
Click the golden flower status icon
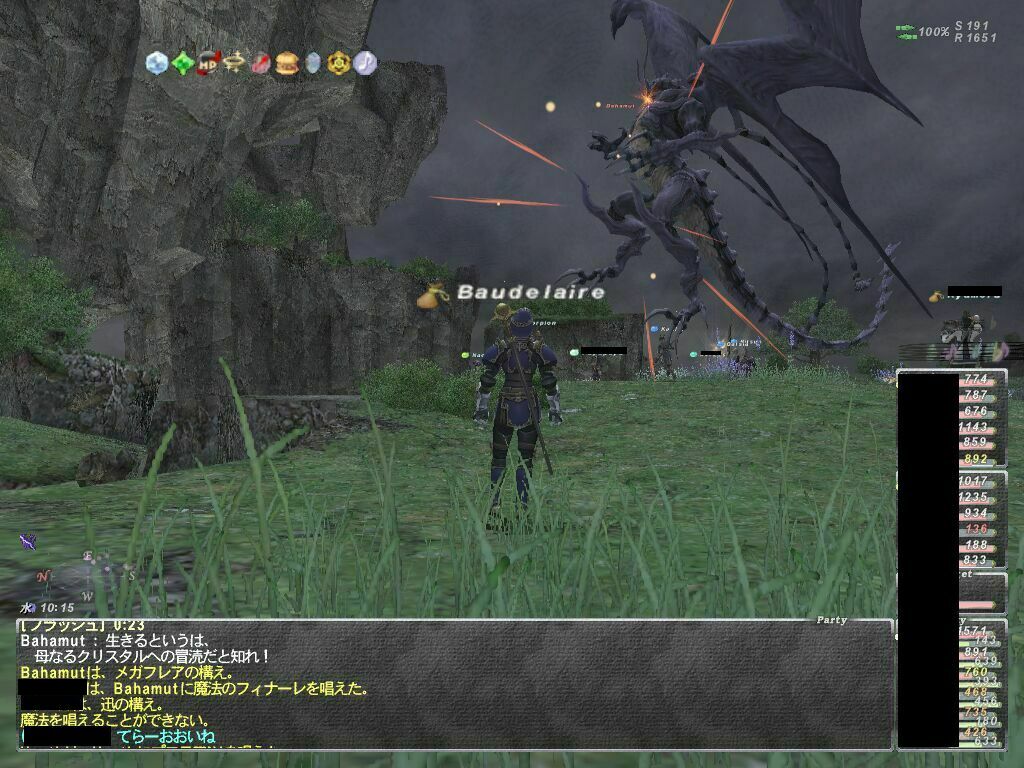(339, 63)
